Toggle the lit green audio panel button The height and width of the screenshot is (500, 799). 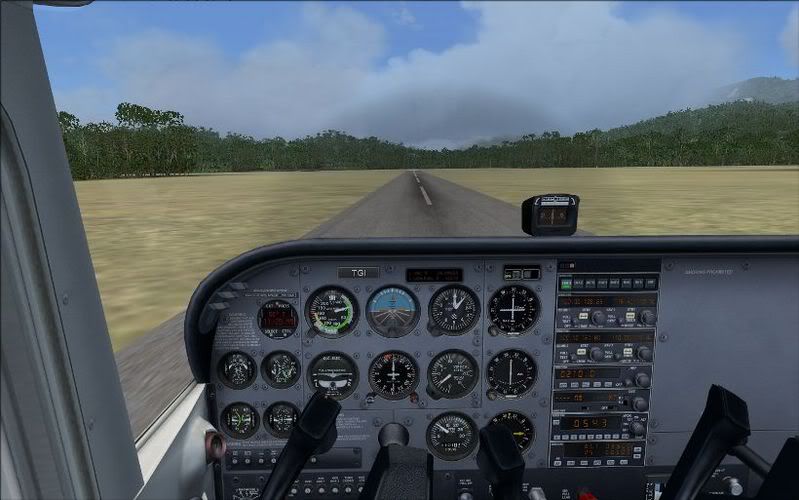coord(565,284)
